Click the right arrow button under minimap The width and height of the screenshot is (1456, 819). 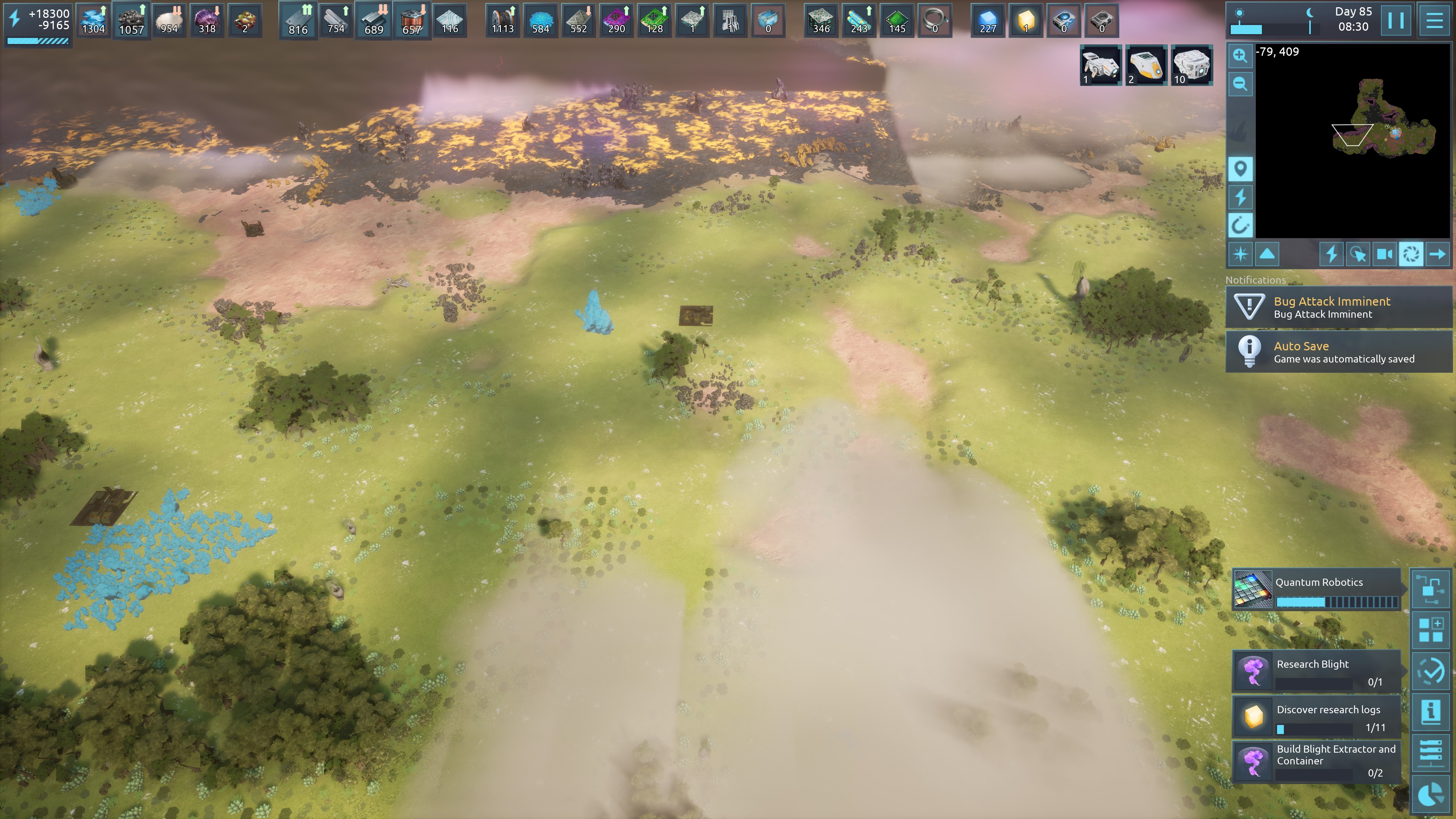tap(1437, 254)
